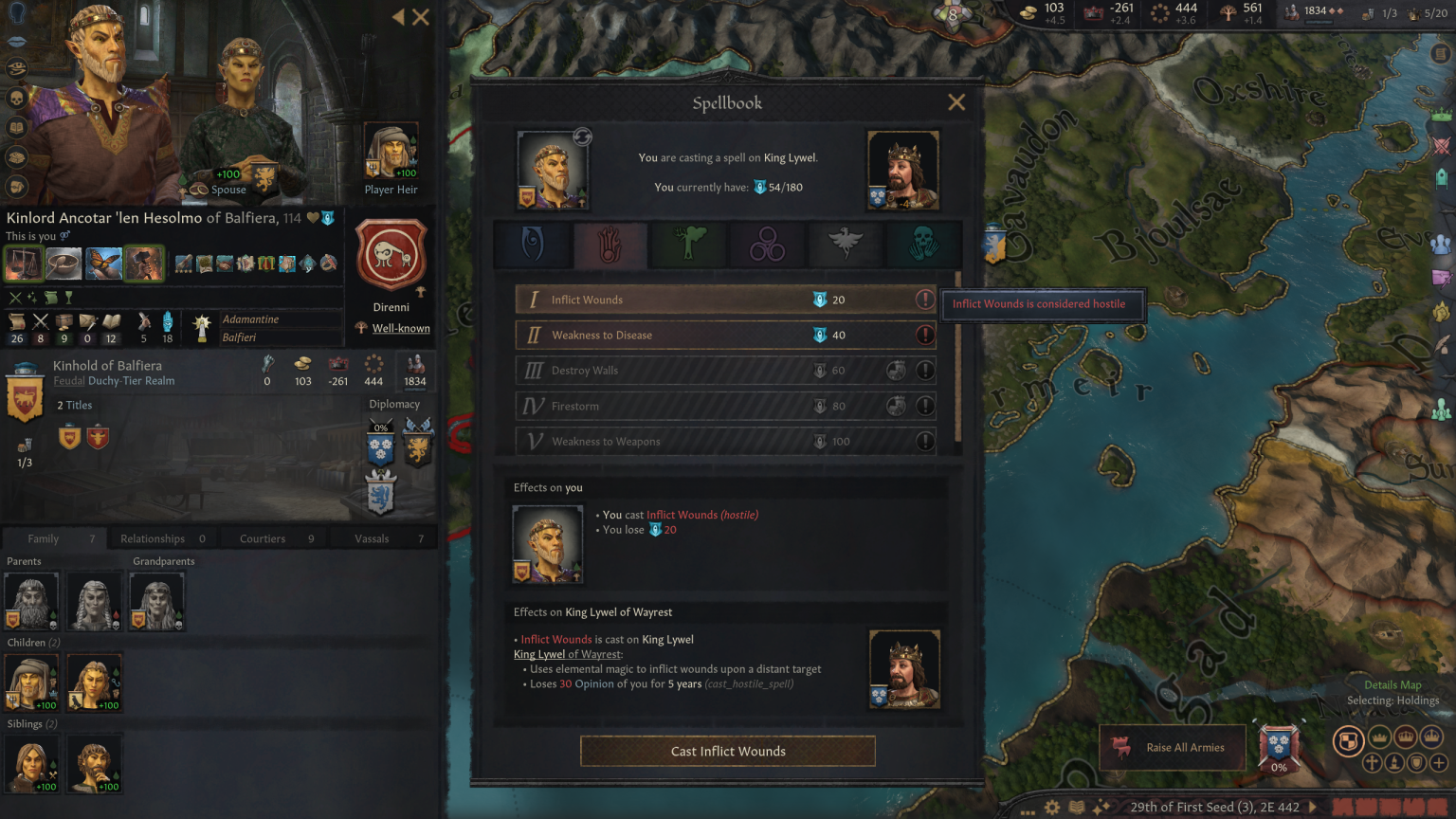
Task: Switch to the green figure school tab
Action: 689,245
